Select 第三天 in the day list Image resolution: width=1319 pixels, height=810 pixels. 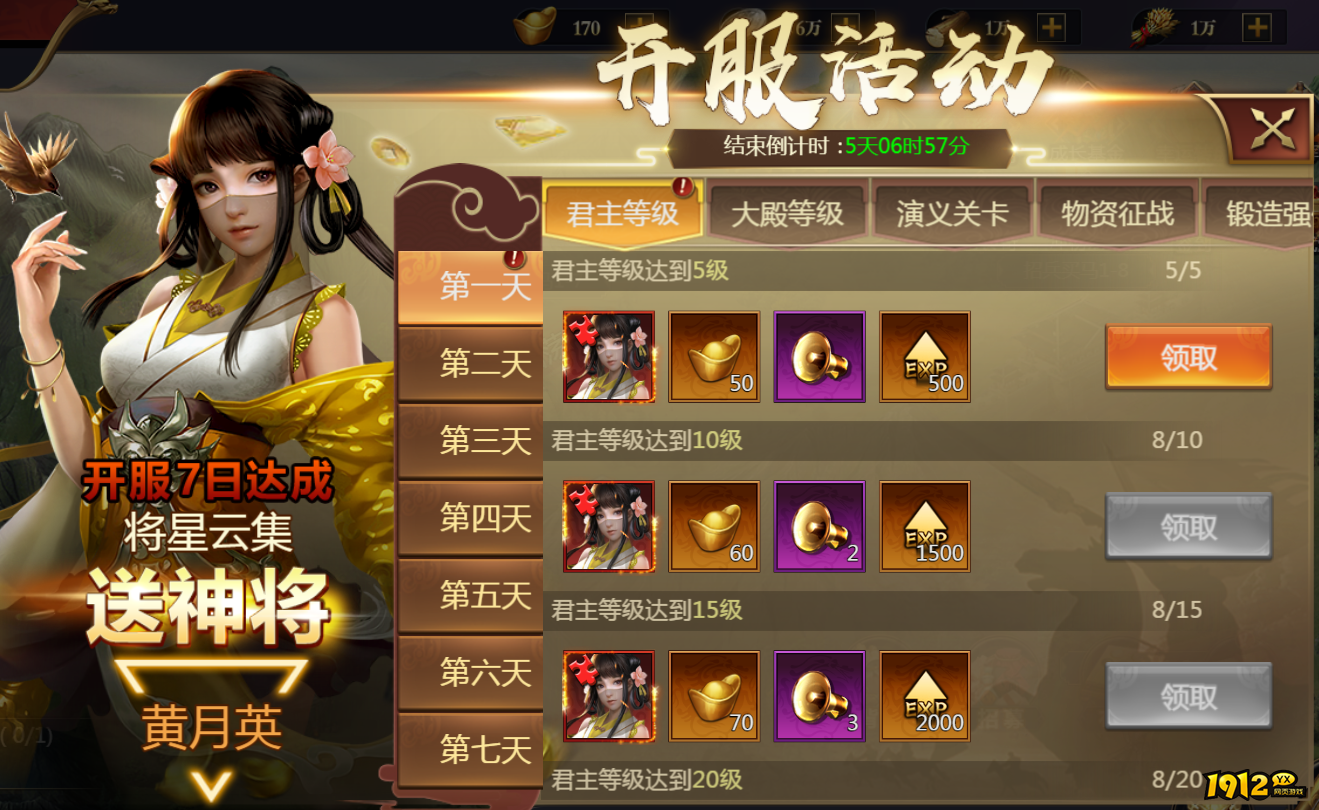470,440
